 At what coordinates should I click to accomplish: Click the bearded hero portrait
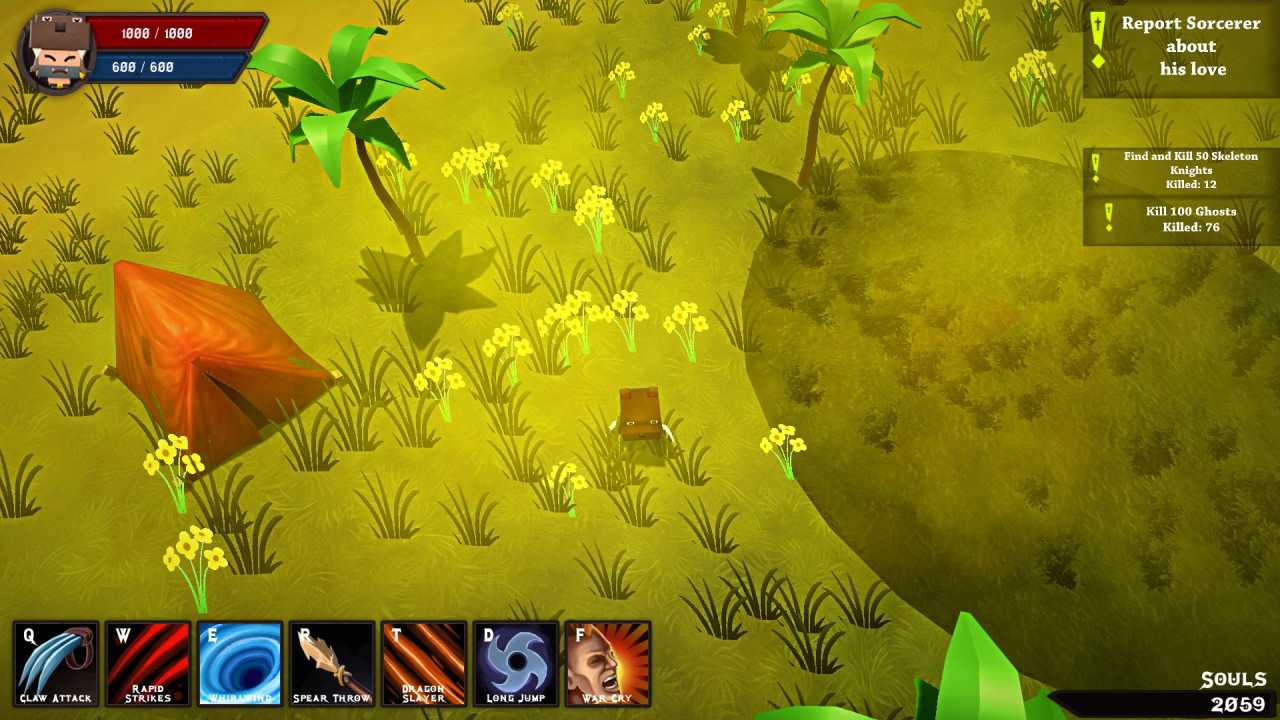57,52
